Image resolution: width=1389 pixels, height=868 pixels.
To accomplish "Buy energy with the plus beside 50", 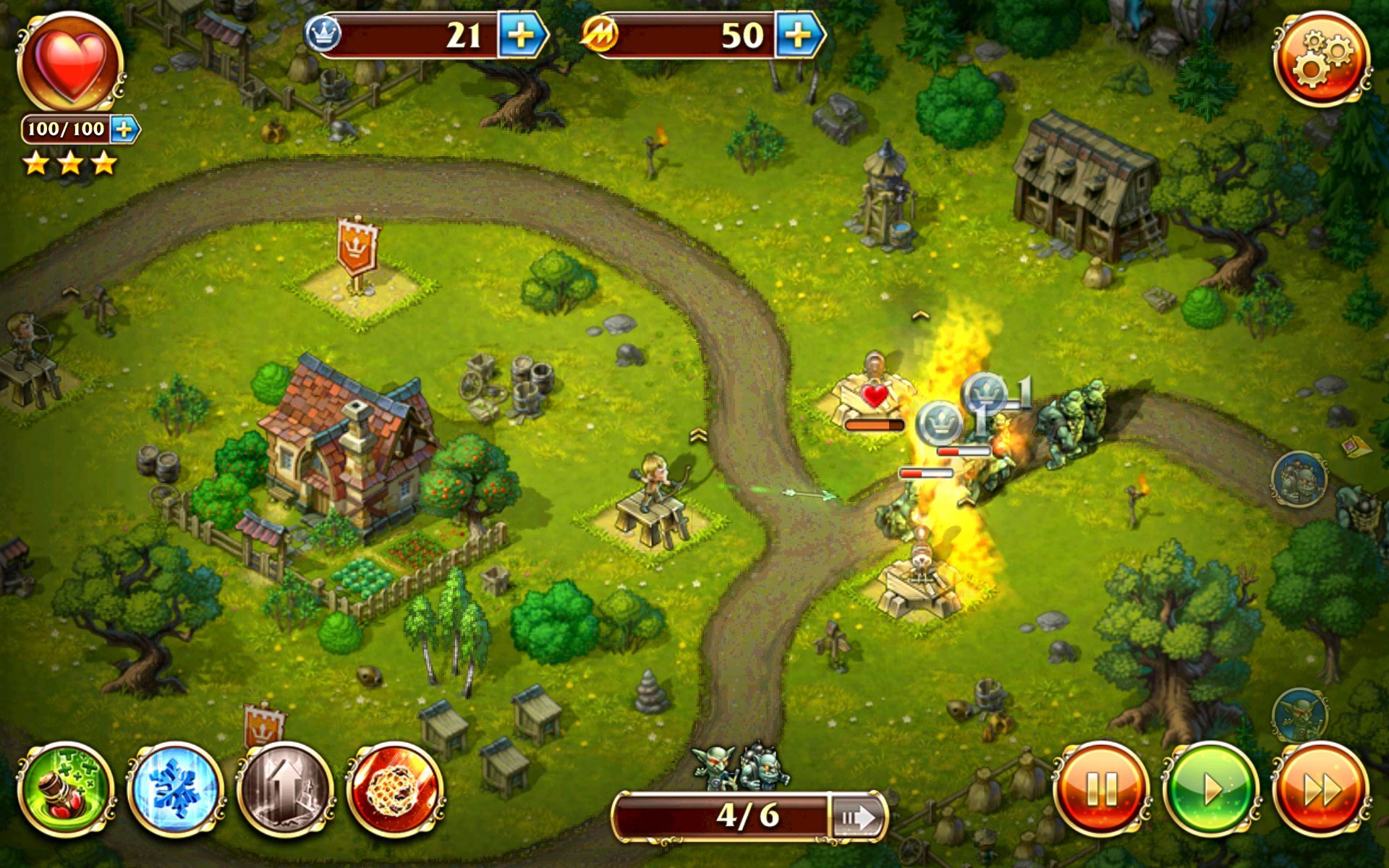I will (797, 33).
